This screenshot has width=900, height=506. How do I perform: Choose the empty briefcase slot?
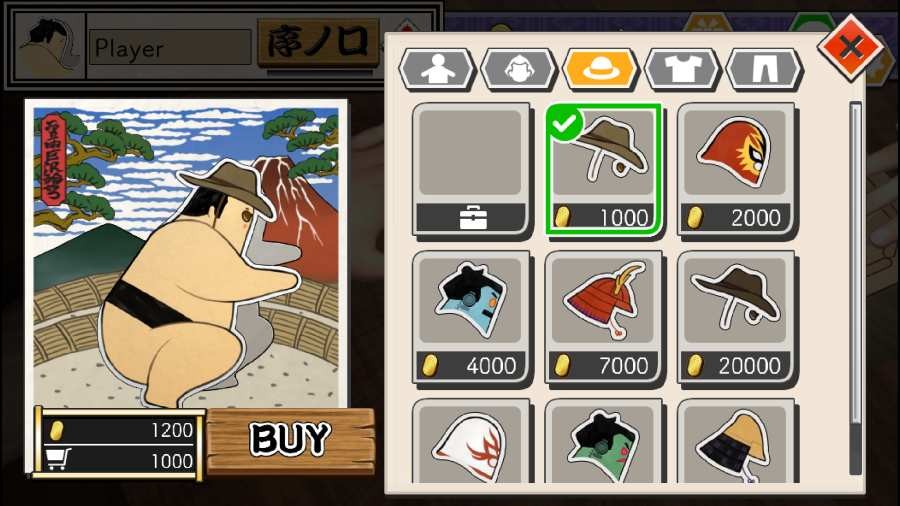(471, 169)
